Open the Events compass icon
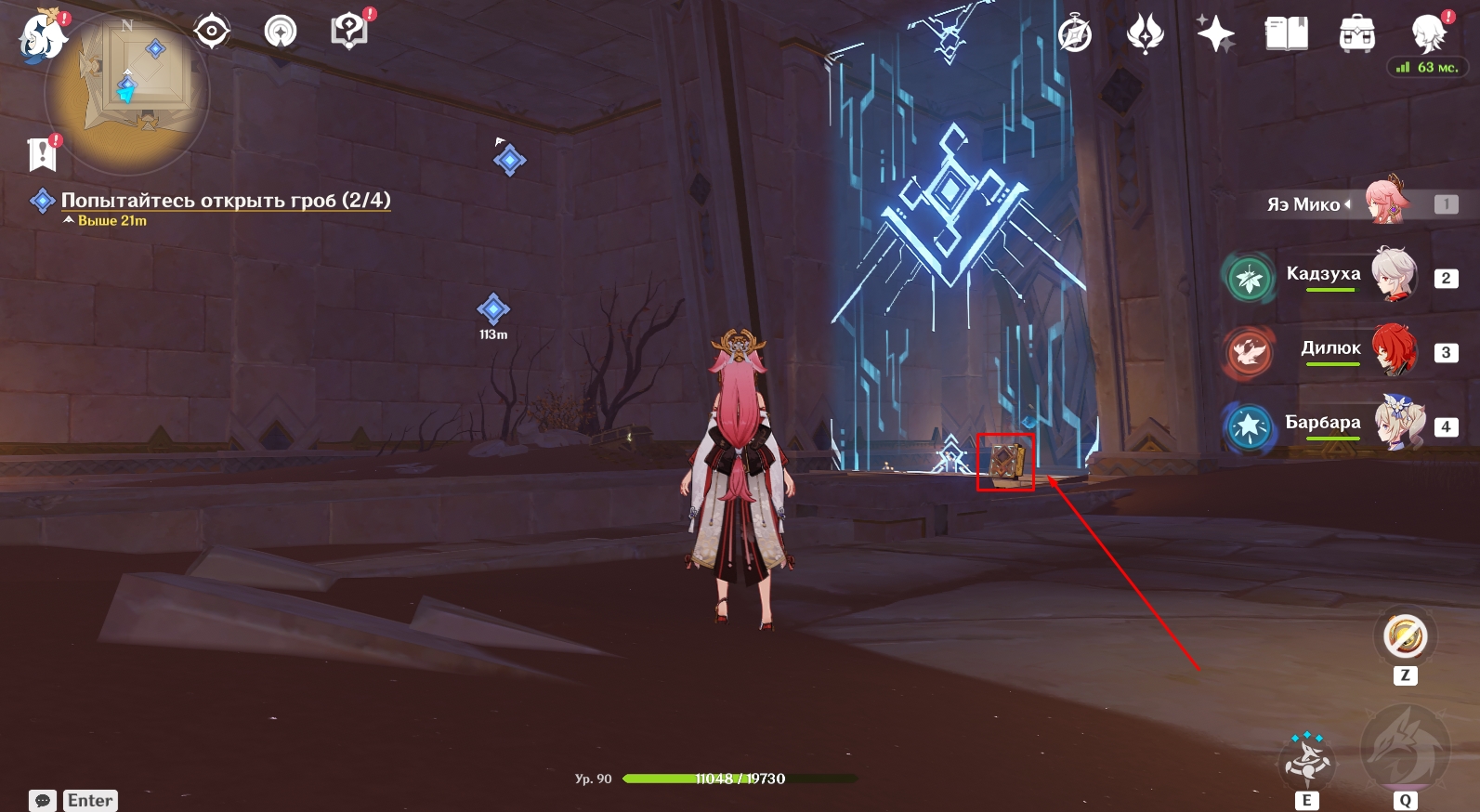The width and height of the screenshot is (1480, 812). point(1075,35)
